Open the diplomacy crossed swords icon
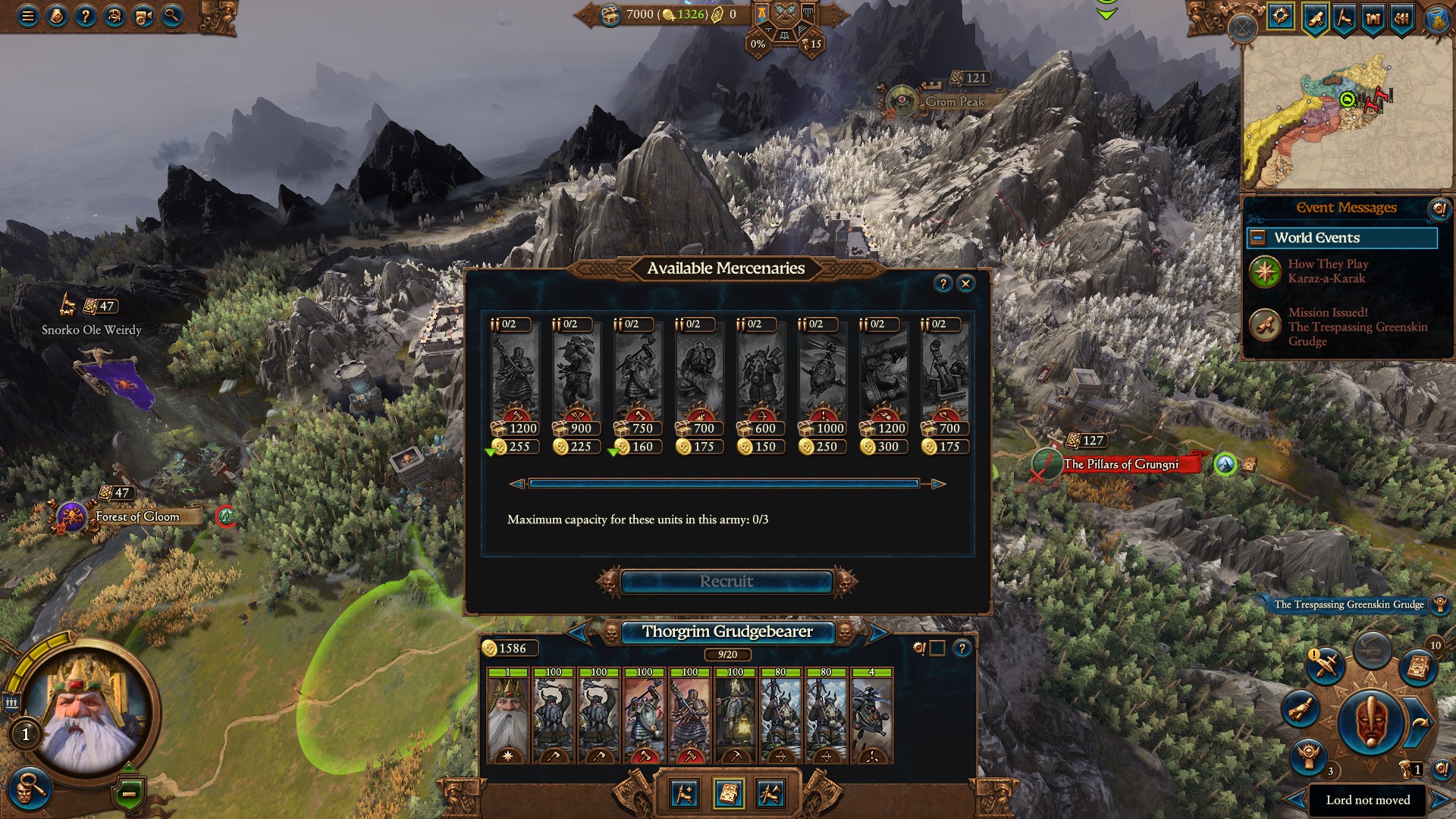Image resolution: width=1456 pixels, height=819 pixels. tap(1326, 665)
